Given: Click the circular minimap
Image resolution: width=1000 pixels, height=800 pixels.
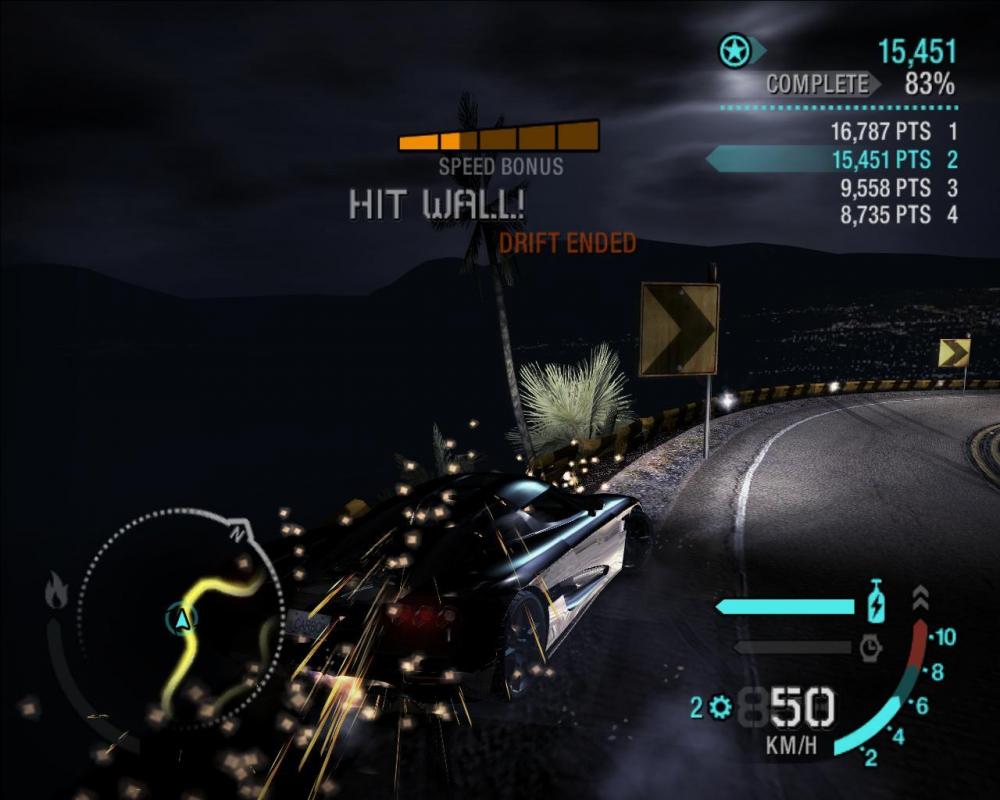Looking at the screenshot, I should [180, 620].
